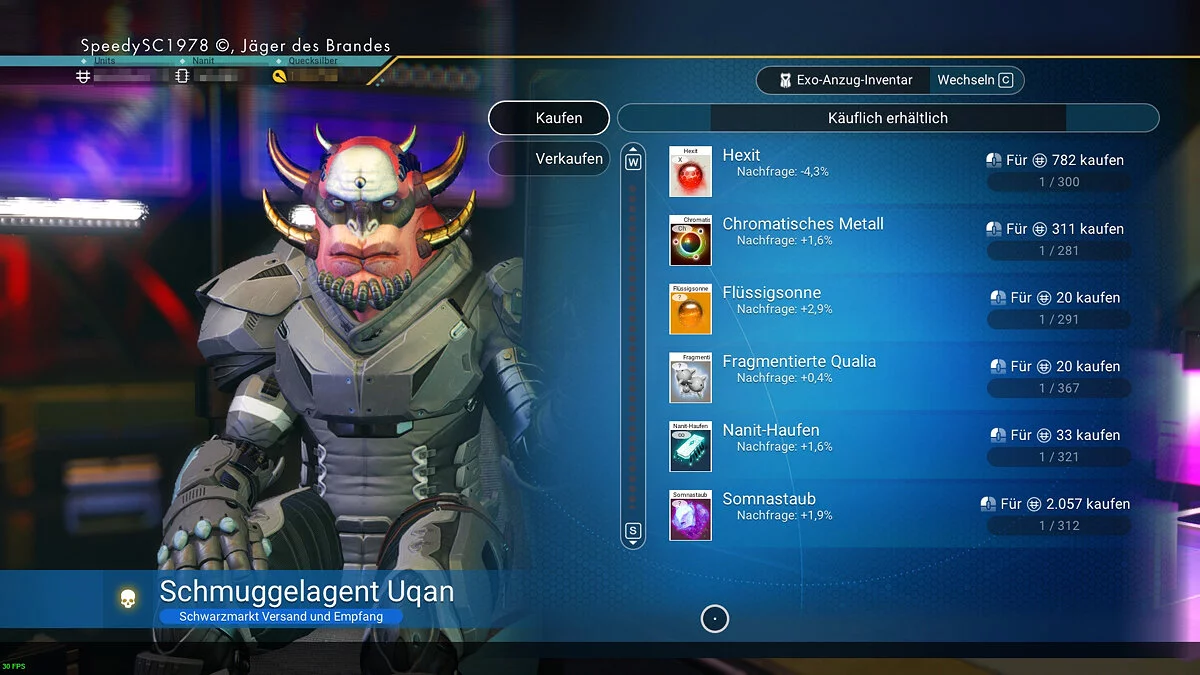
Task: Select the Hexit item icon
Action: [690, 172]
